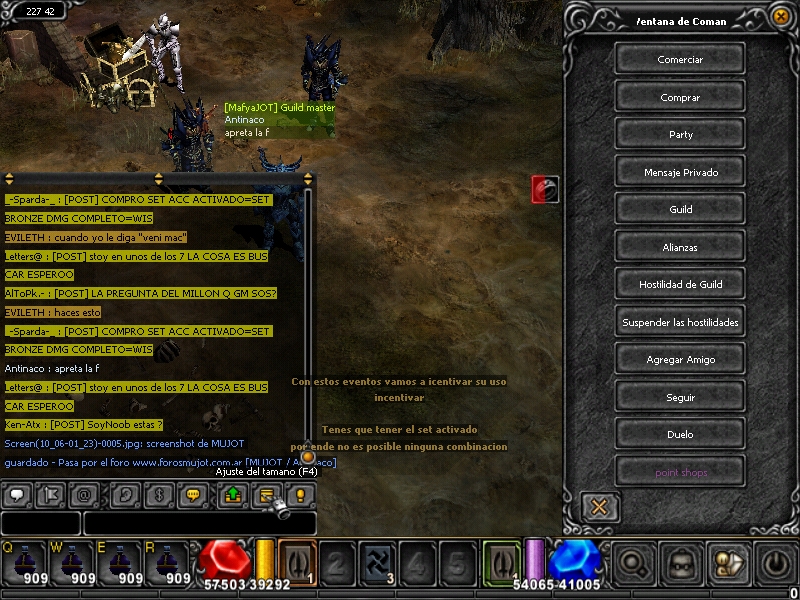
Task: Toggle the whisper ear chat filter
Action: [x=126, y=495]
